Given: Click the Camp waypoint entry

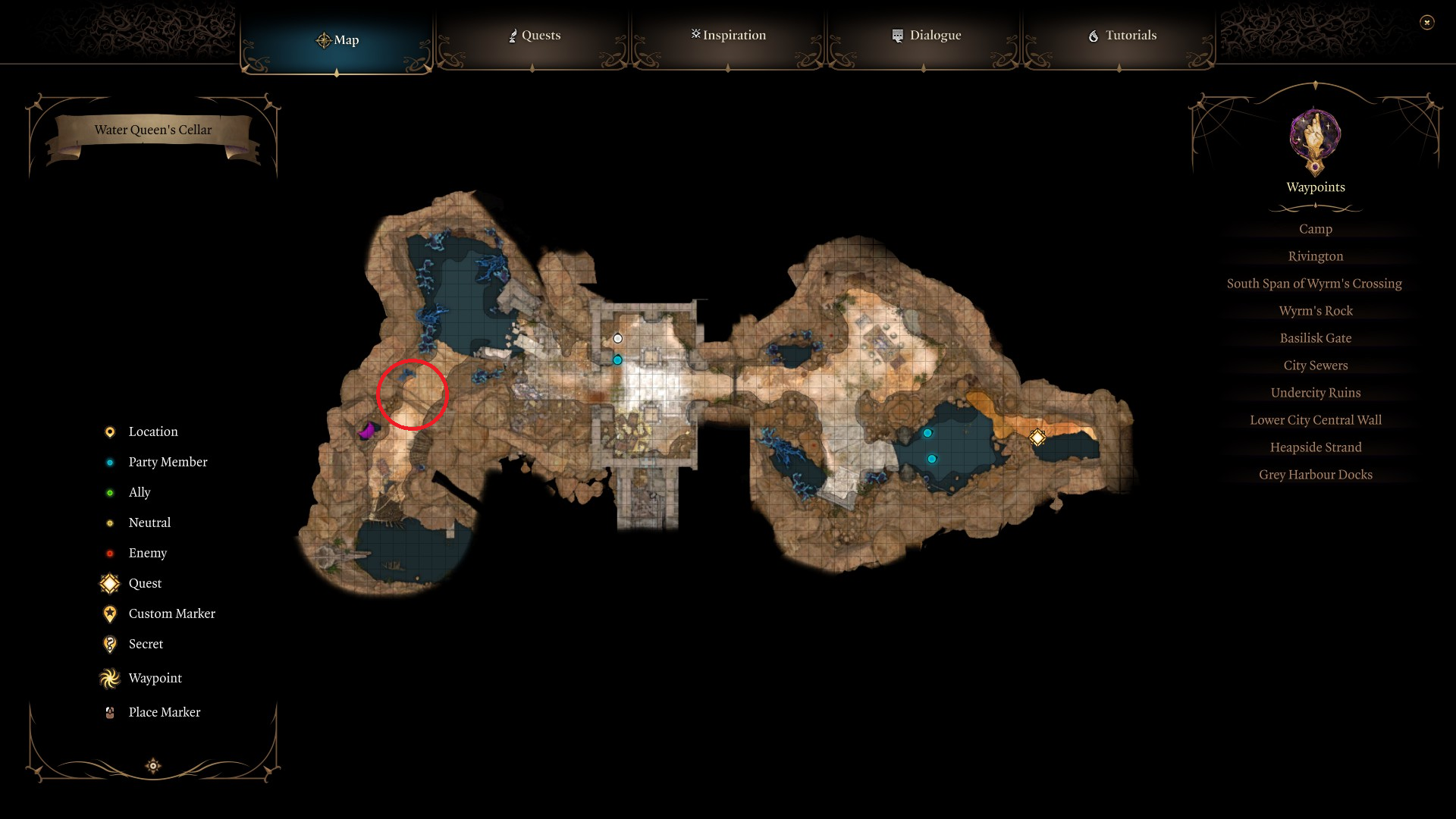Looking at the screenshot, I should point(1315,228).
